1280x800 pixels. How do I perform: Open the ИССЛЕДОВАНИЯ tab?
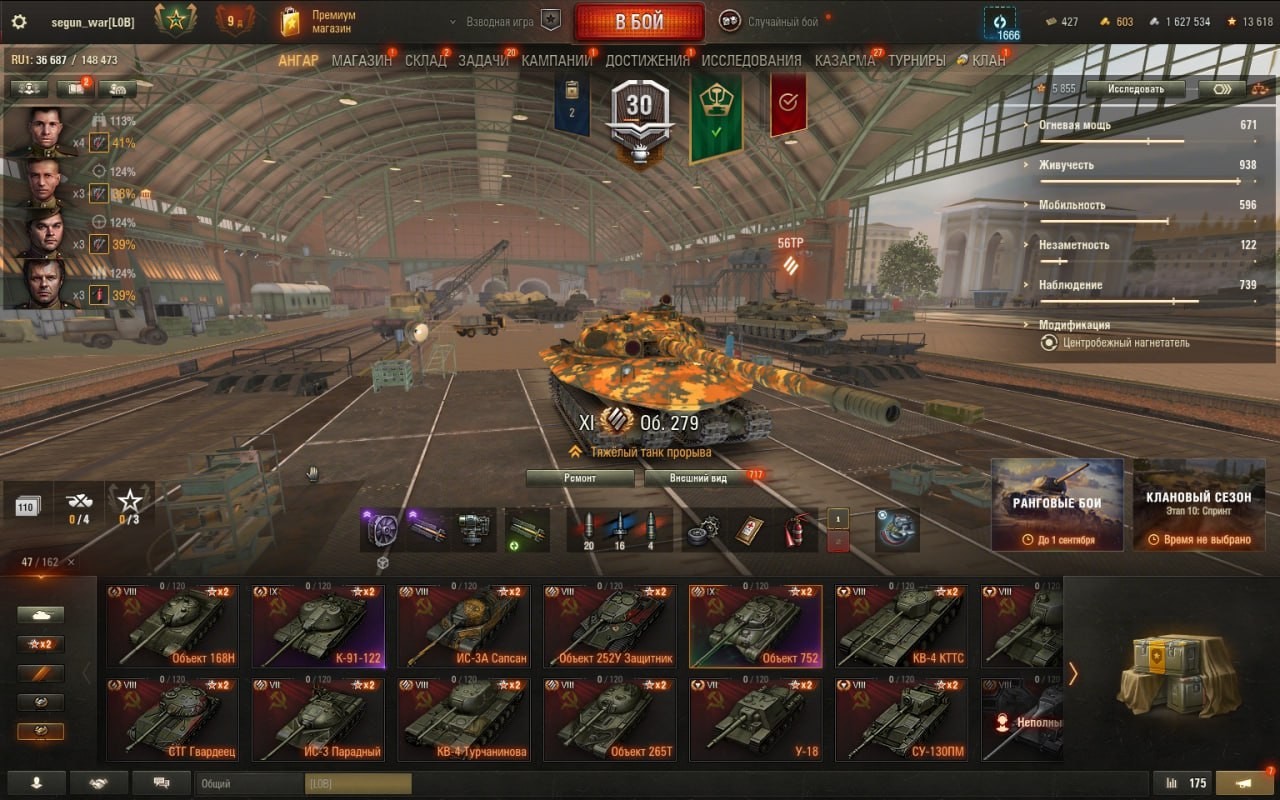751,60
